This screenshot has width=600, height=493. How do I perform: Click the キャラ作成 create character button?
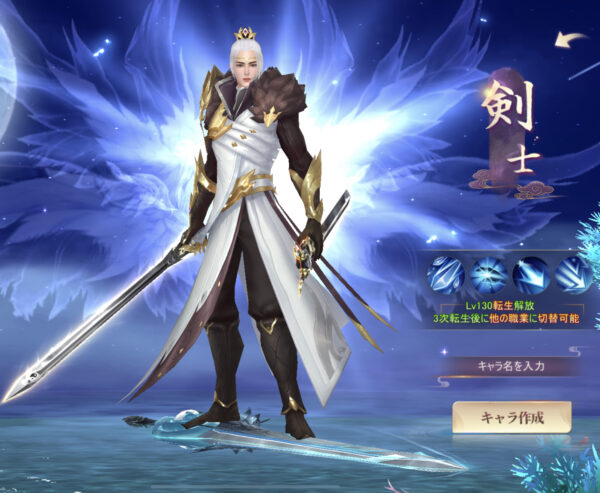511,417
